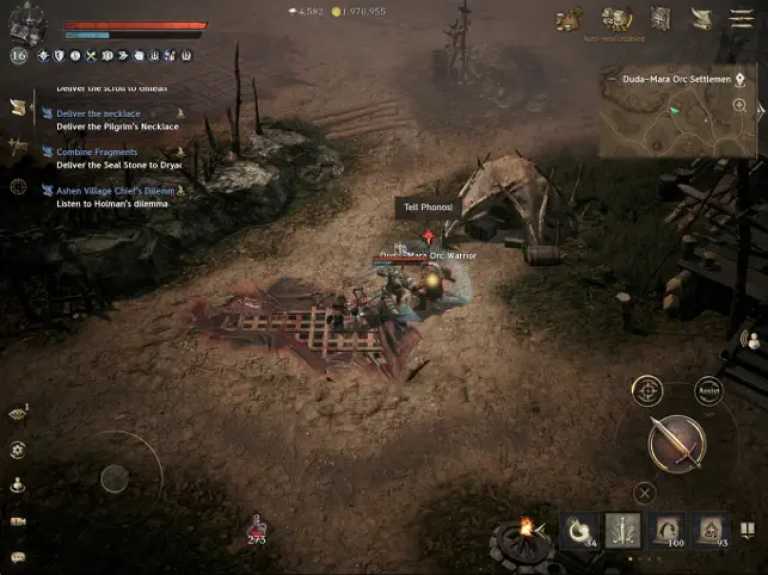Tap the character portrait
The height and width of the screenshot is (575, 768).
(x=27, y=22)
